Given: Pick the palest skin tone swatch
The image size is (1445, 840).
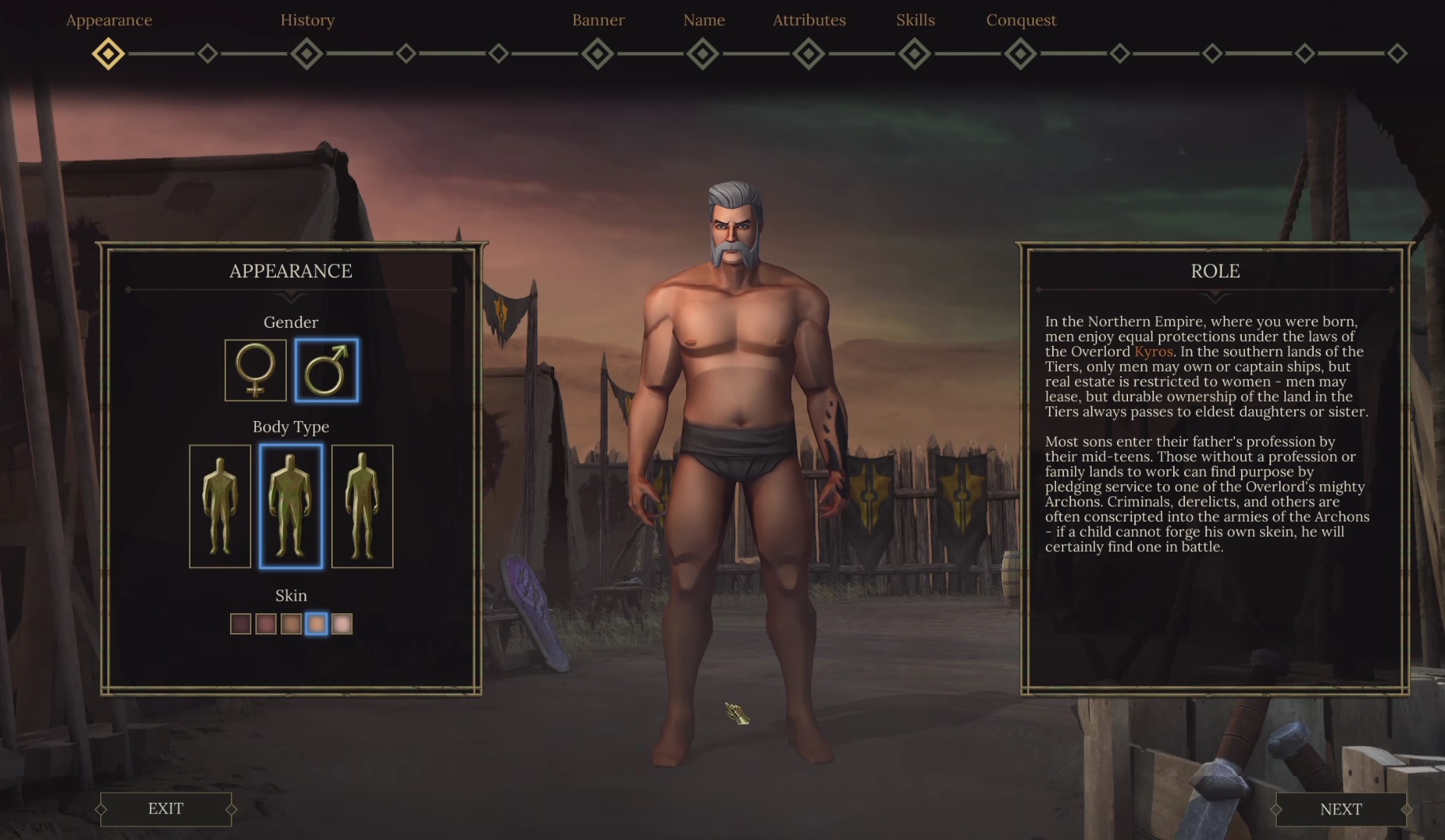Looking at the screenshot, I should coord(341,624).
